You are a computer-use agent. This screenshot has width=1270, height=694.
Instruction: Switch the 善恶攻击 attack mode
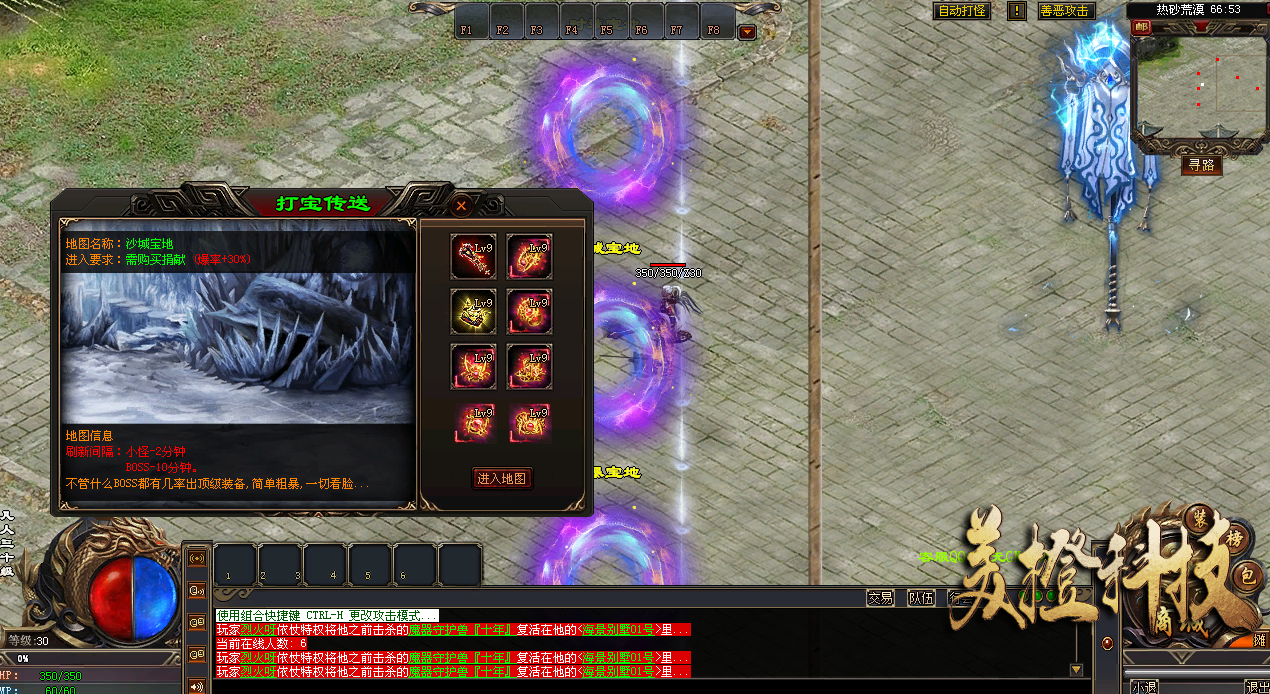[x=1066, y=11]
